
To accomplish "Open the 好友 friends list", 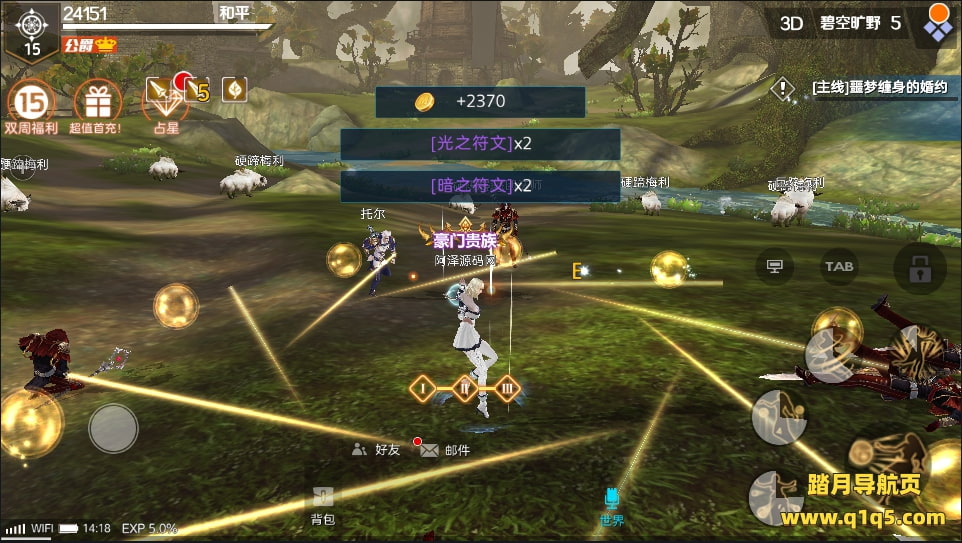I will click(377, 450).
